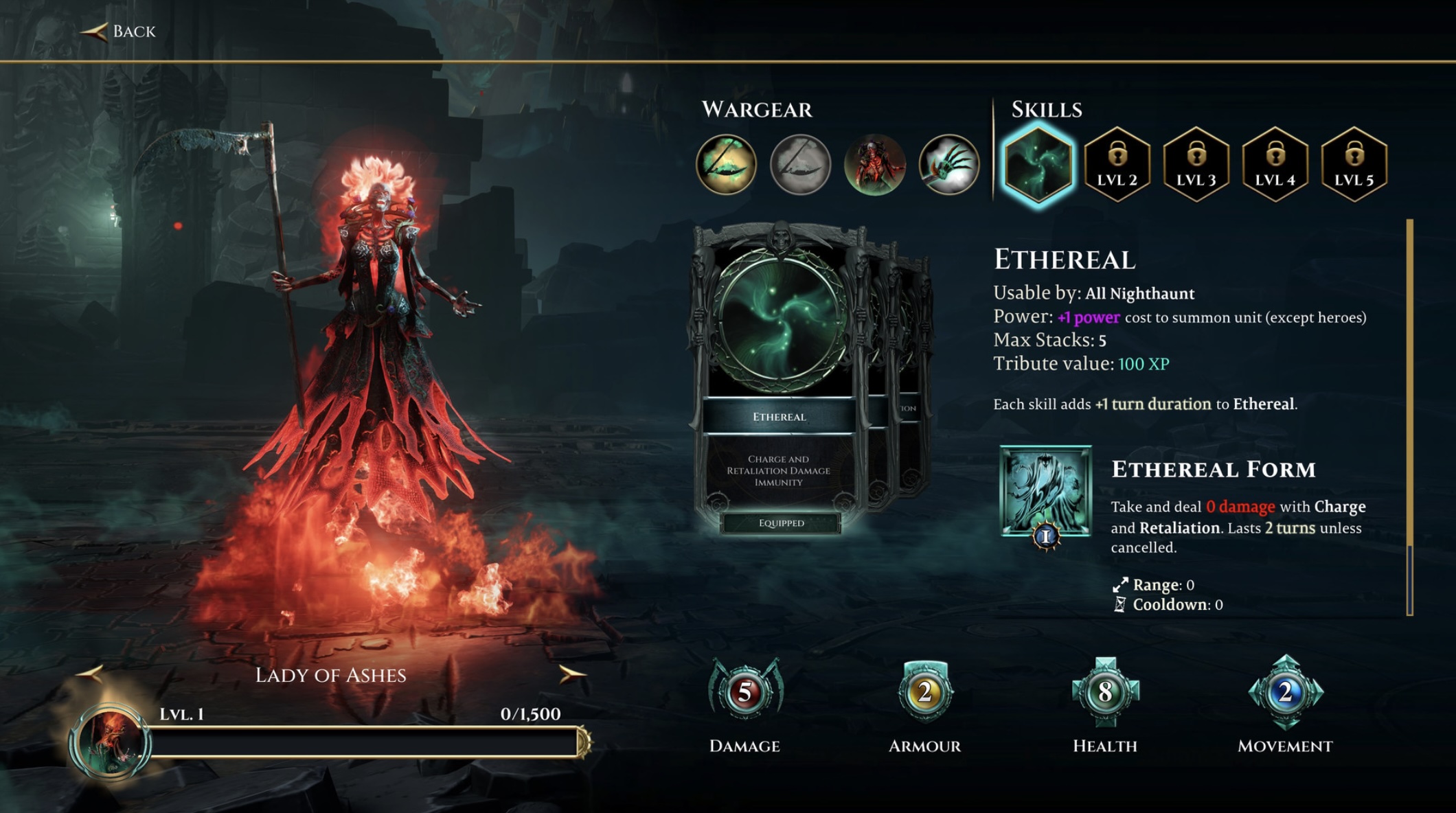Click the locked LVL 3 skill slot
This screenshot has height=813, width=1456.
tap(1196, 165)
